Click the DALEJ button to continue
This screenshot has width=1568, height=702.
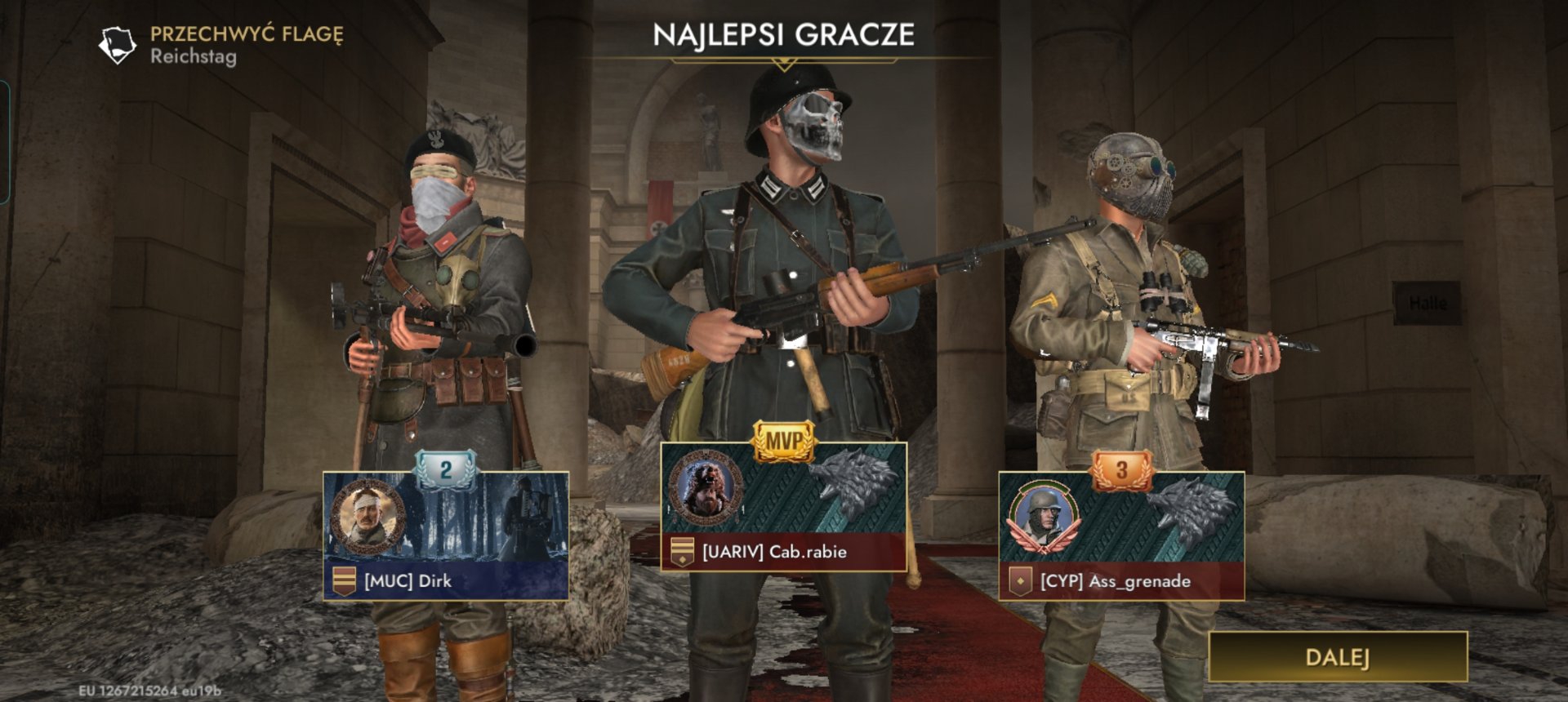coord(1337,657)
